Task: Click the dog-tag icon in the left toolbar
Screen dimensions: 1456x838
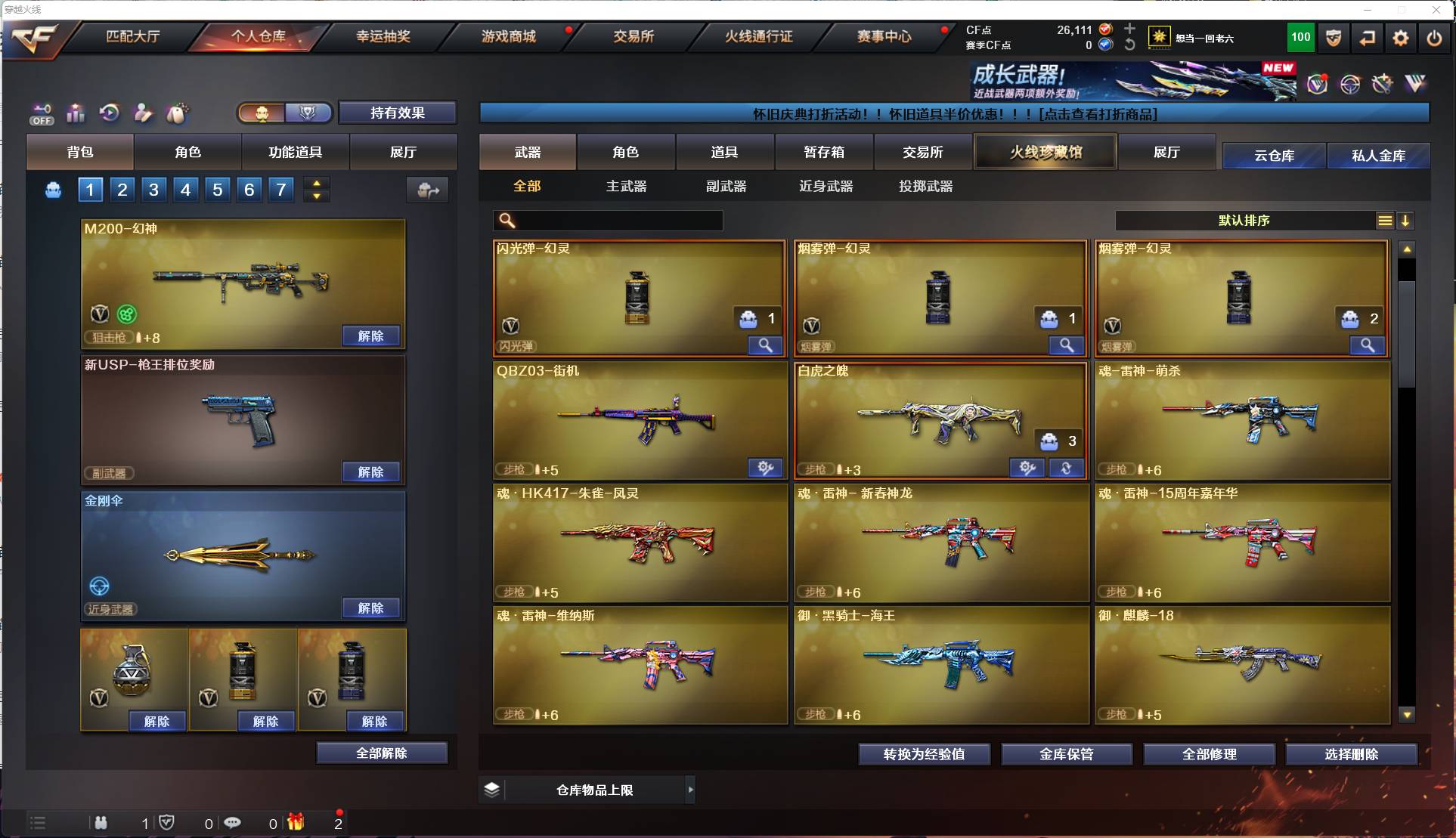Action: click(175, 113)
